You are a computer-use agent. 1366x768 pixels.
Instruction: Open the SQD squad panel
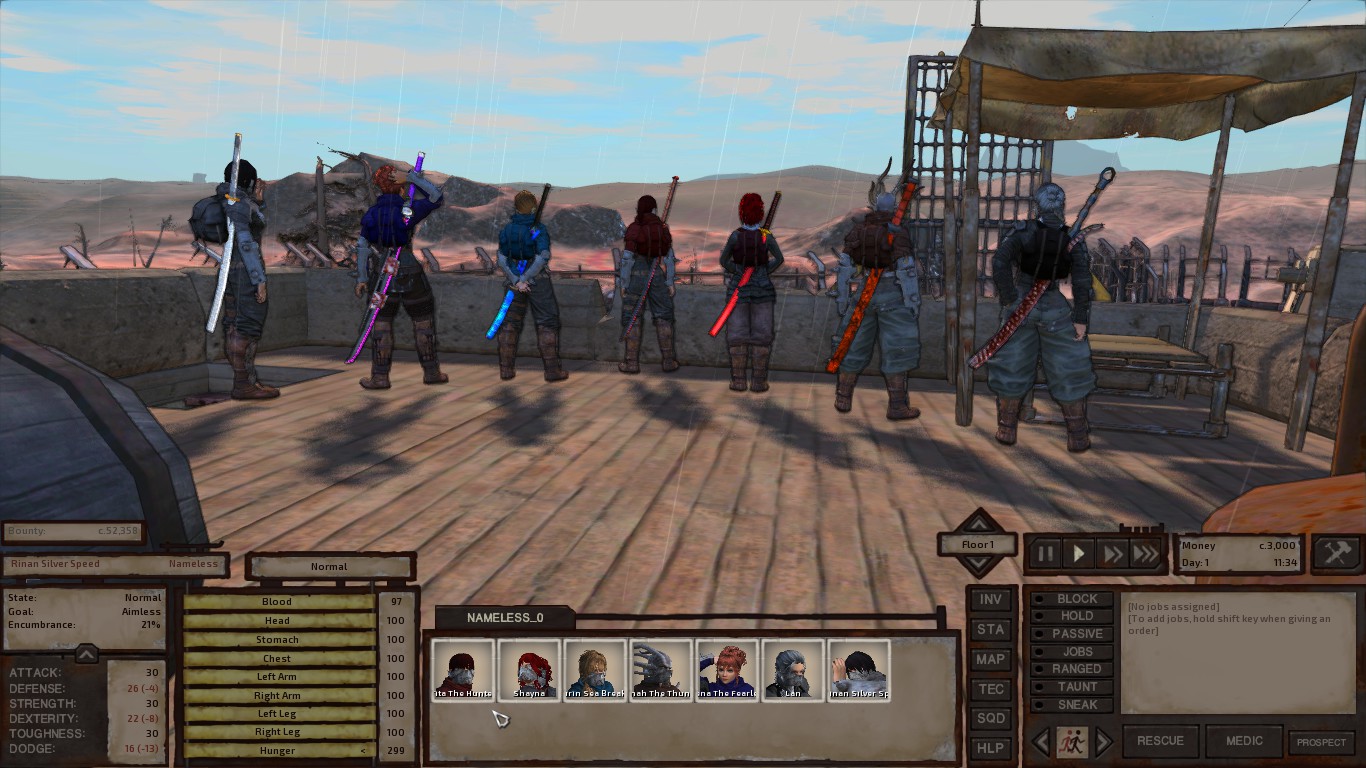click(990, 718)
